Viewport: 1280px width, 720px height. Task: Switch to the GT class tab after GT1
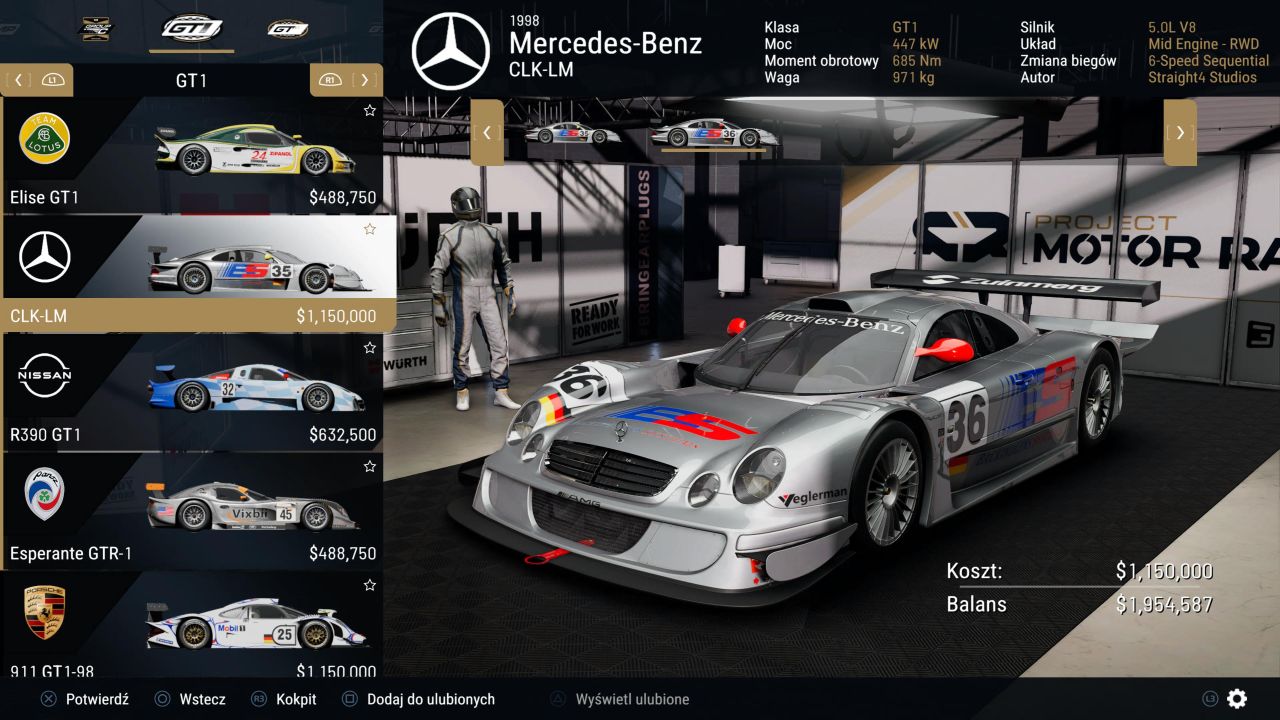[x=287, y=28]
